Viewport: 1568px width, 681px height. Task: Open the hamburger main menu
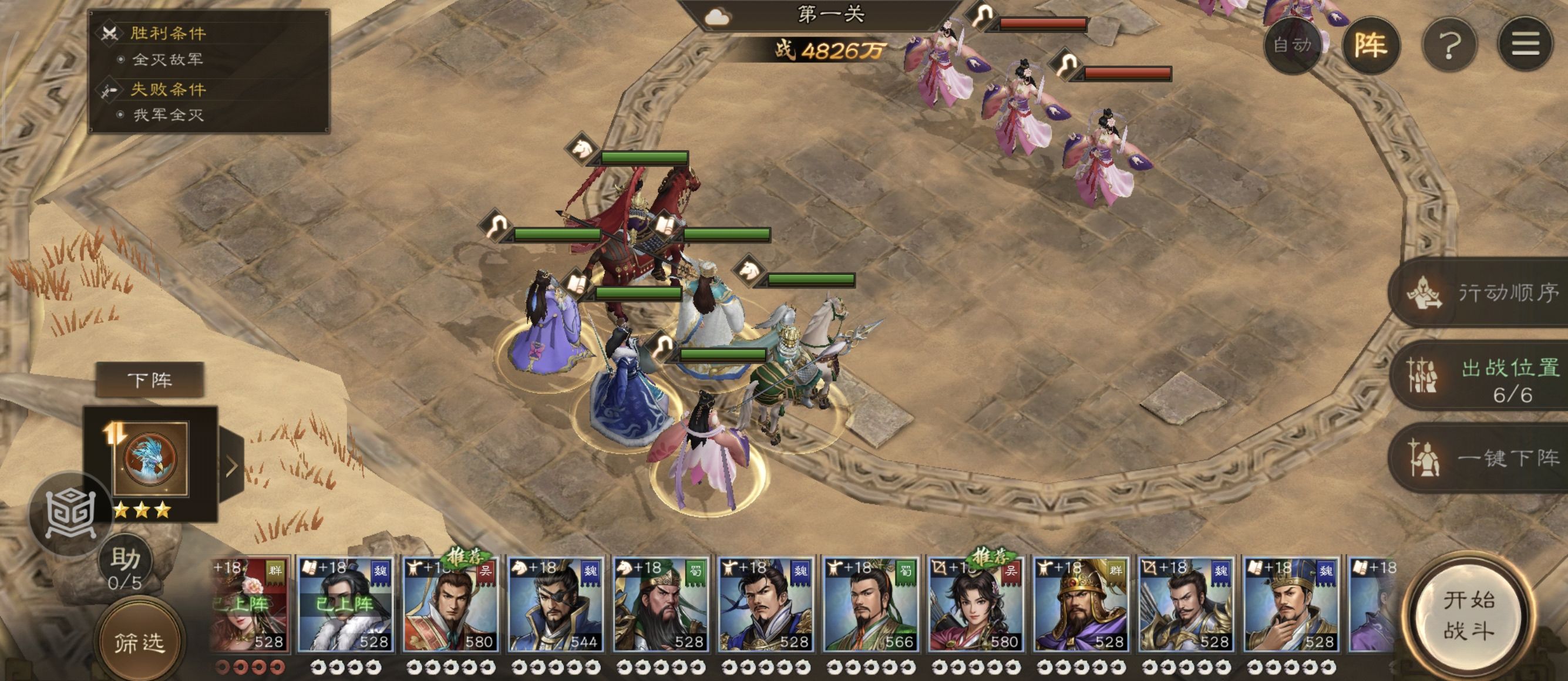(x=1525, y=45)
